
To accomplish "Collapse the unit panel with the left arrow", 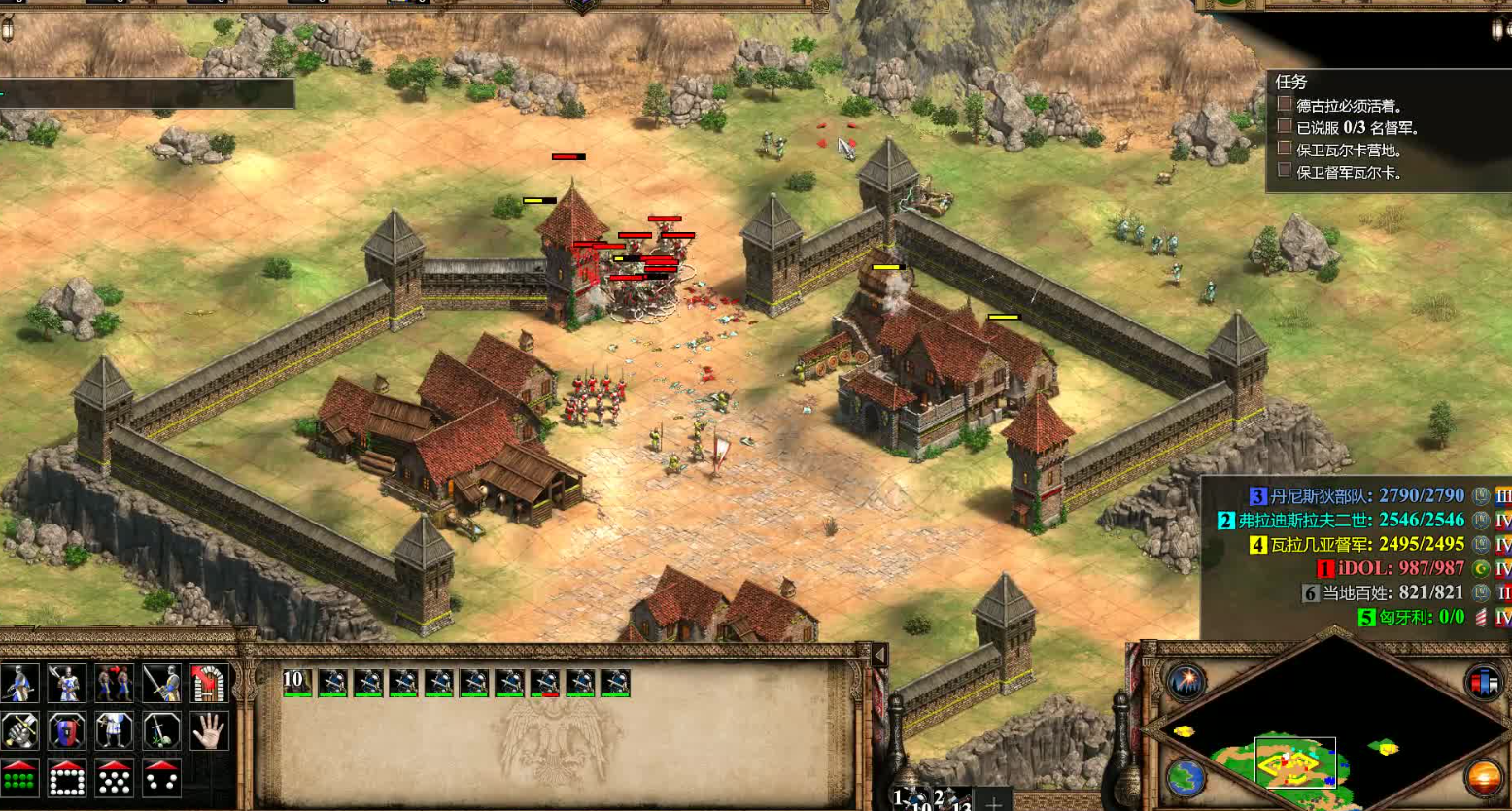I will pos(879,656).
